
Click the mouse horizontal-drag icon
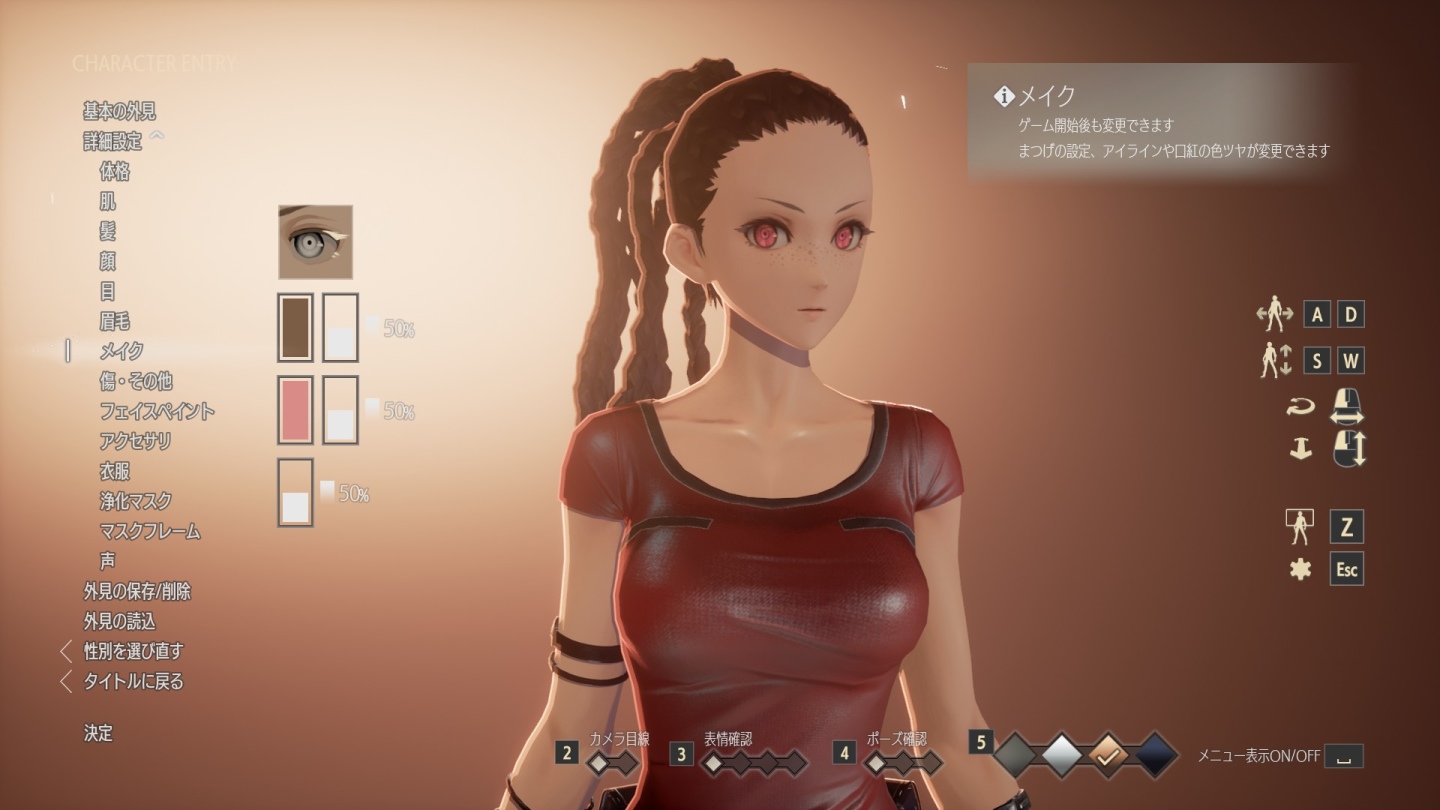click(1347, 408)
